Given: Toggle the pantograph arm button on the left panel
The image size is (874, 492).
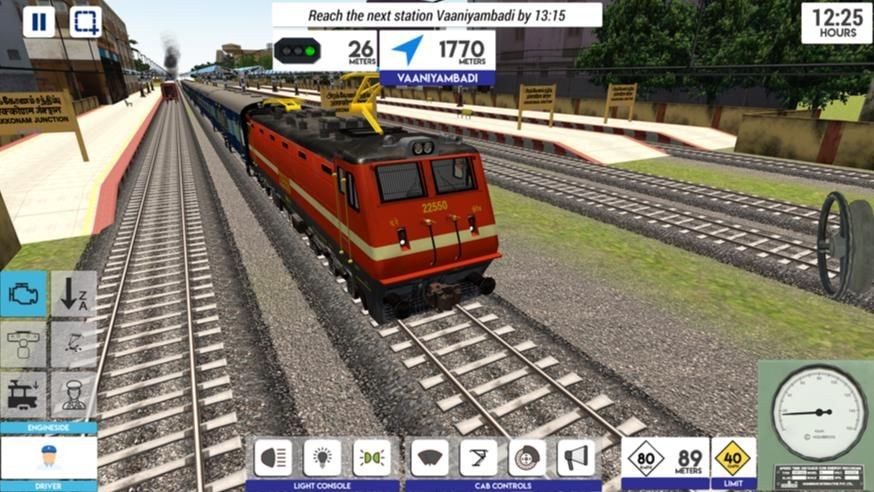Looking at the screenshot, I should point(73,344).
